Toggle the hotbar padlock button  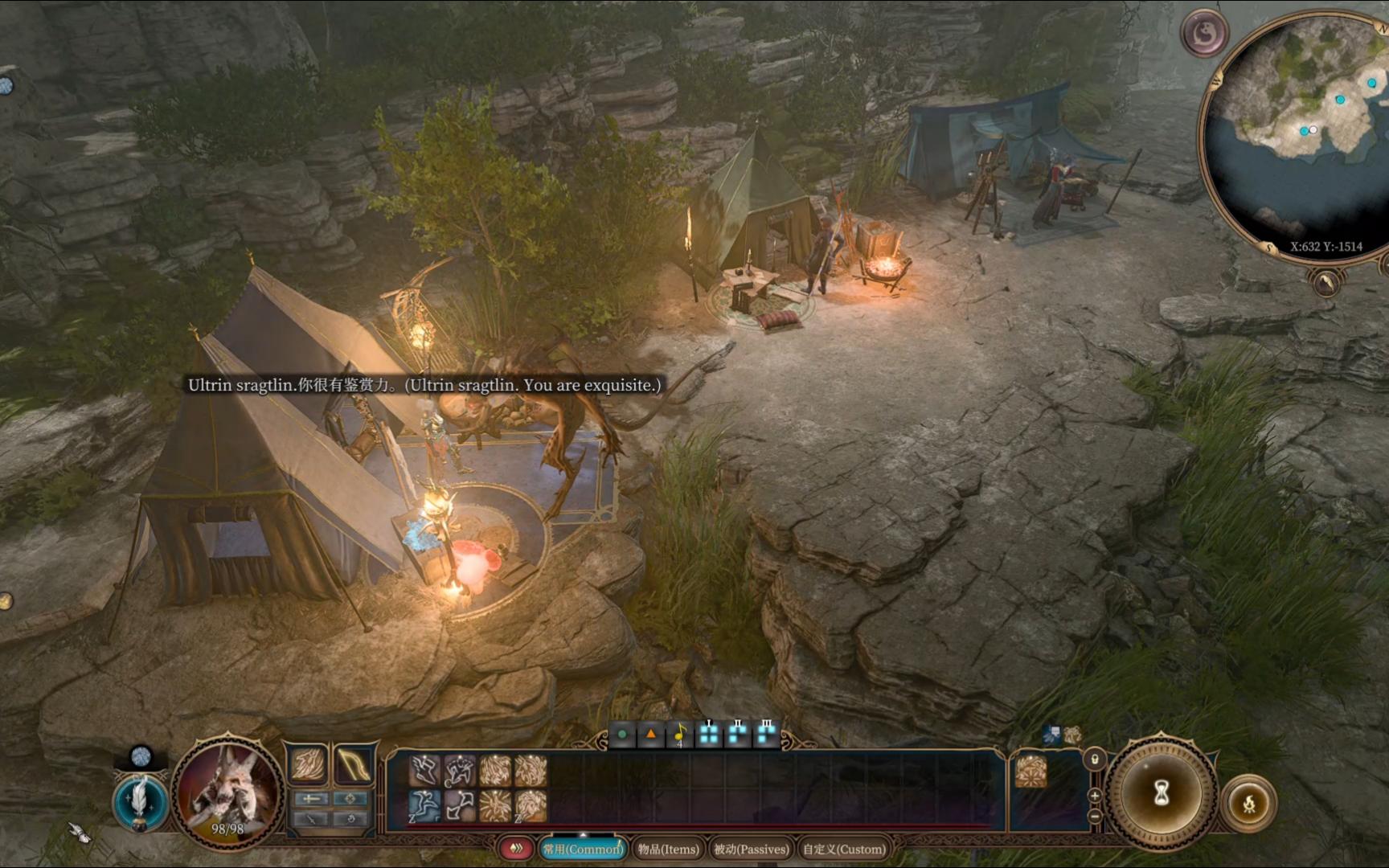pos(1094,759)
